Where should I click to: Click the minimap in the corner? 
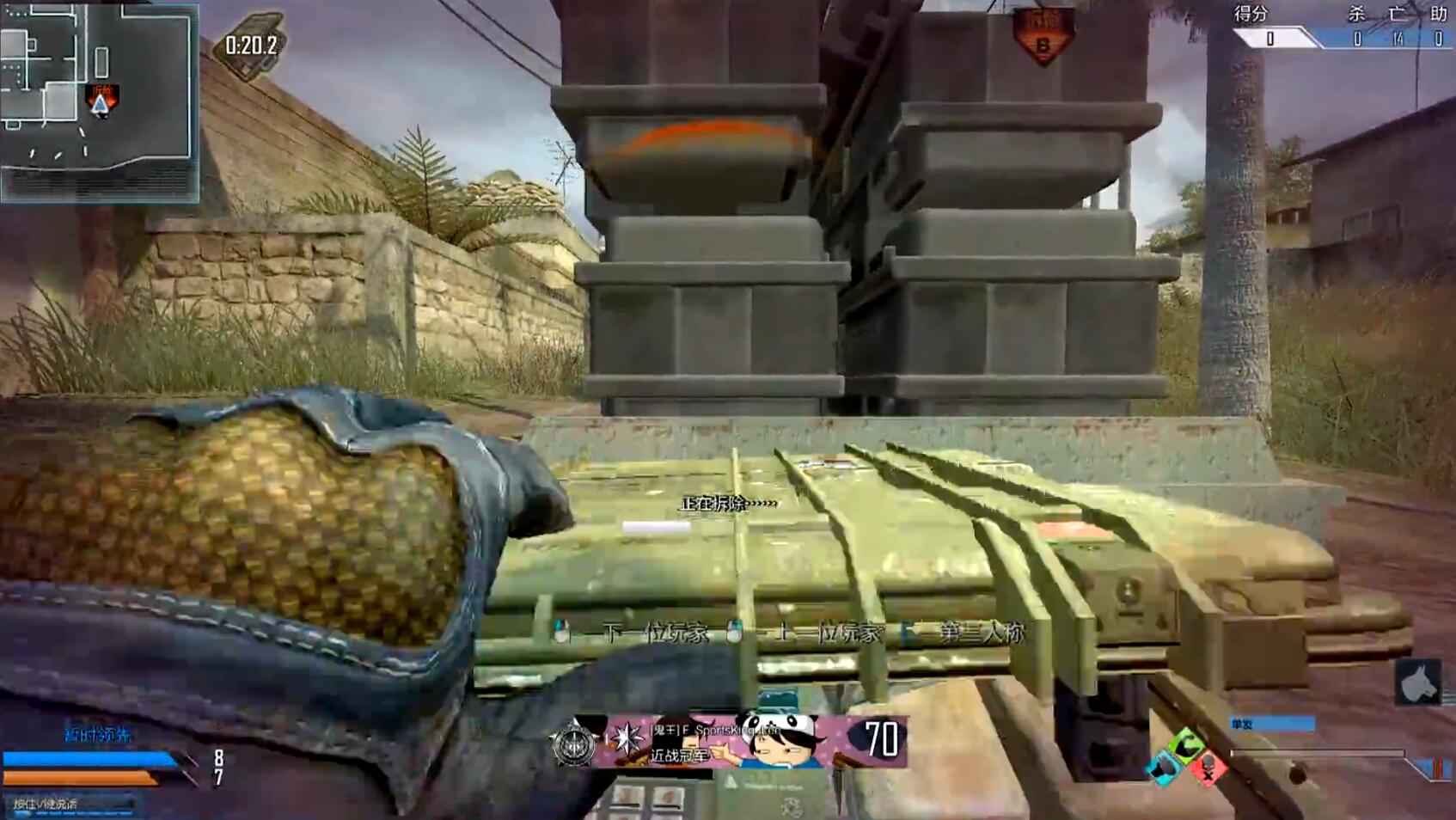(x=100, y=101)
